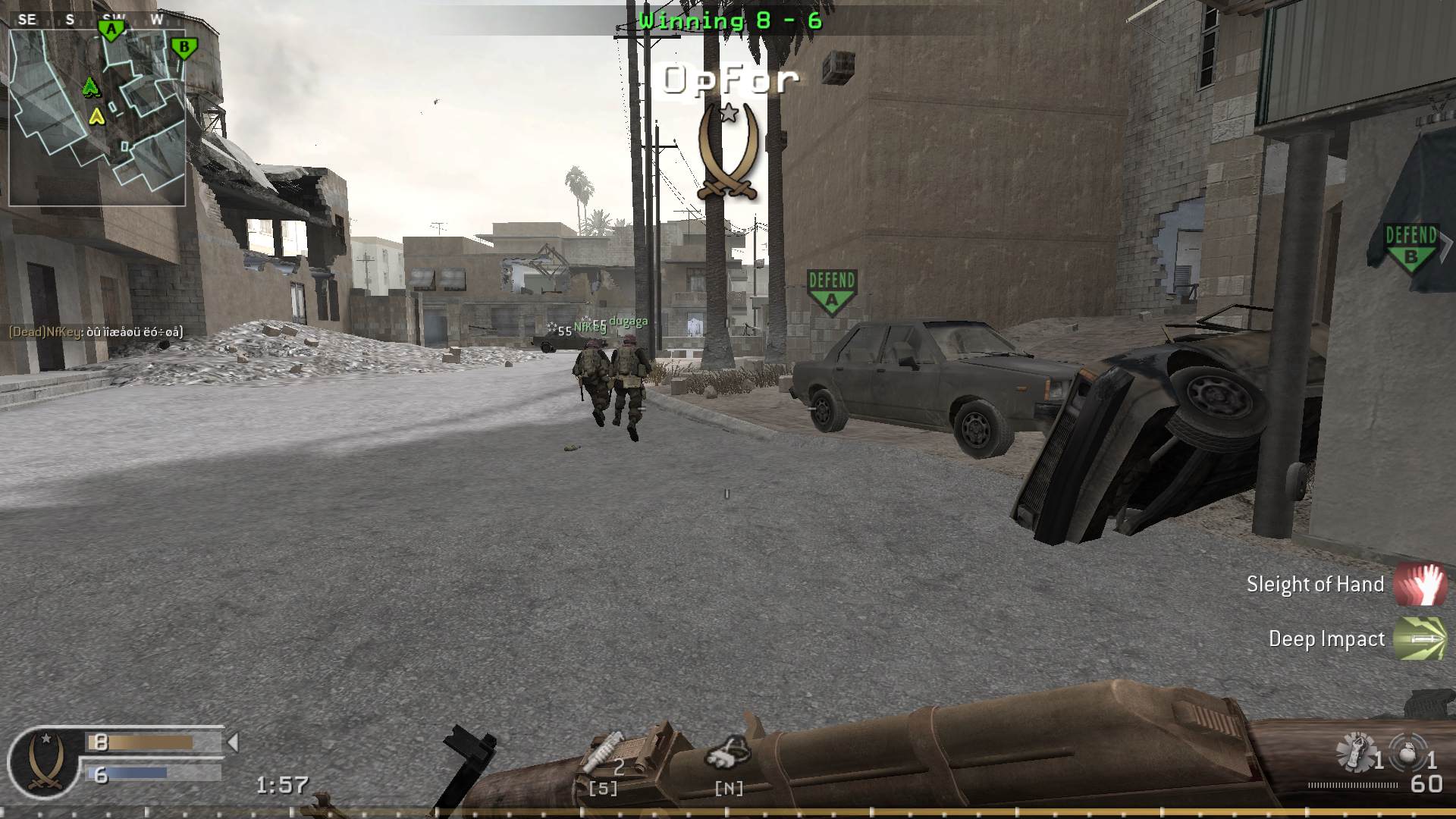Select the Sleight of Hand perk icon
The image size is (1456, 819).
[x=1420, y=584]
